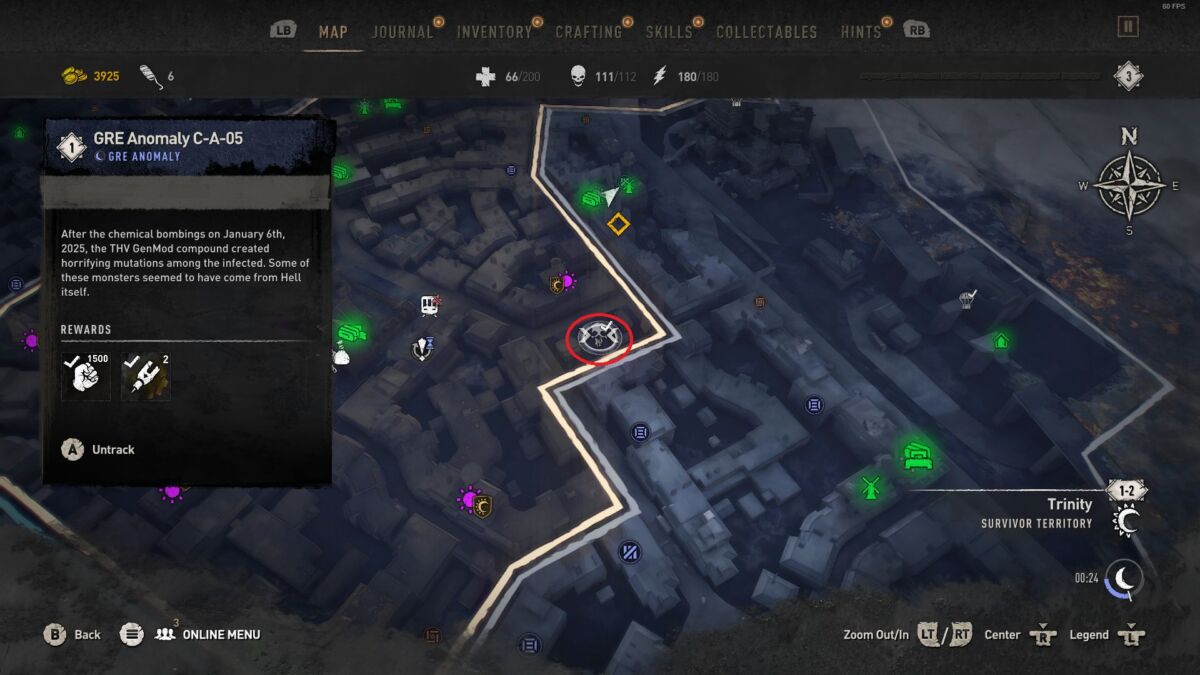Image resolution: width=1200 pixels, height=675 pixels.
Task: Go to the Crafting tab
Action: tap(588, 32)
